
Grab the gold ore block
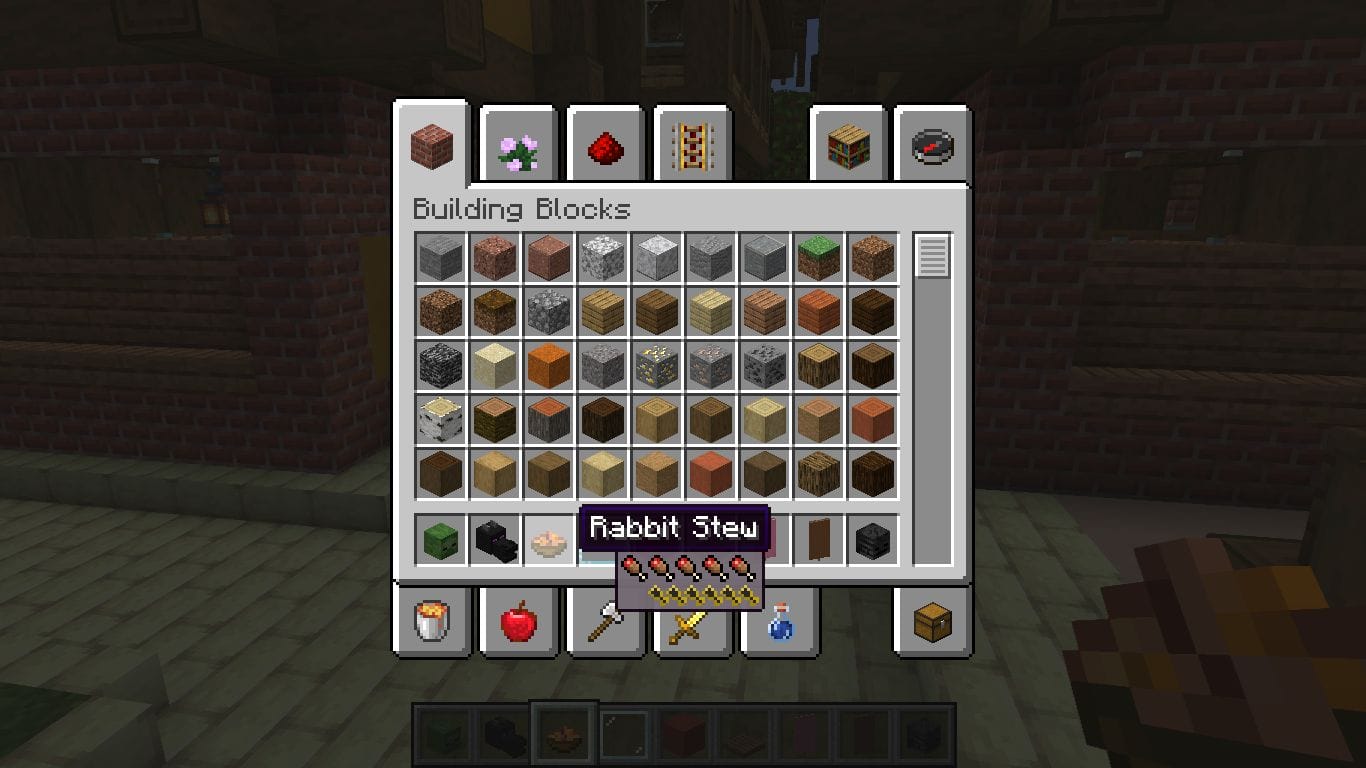[655, 366]
